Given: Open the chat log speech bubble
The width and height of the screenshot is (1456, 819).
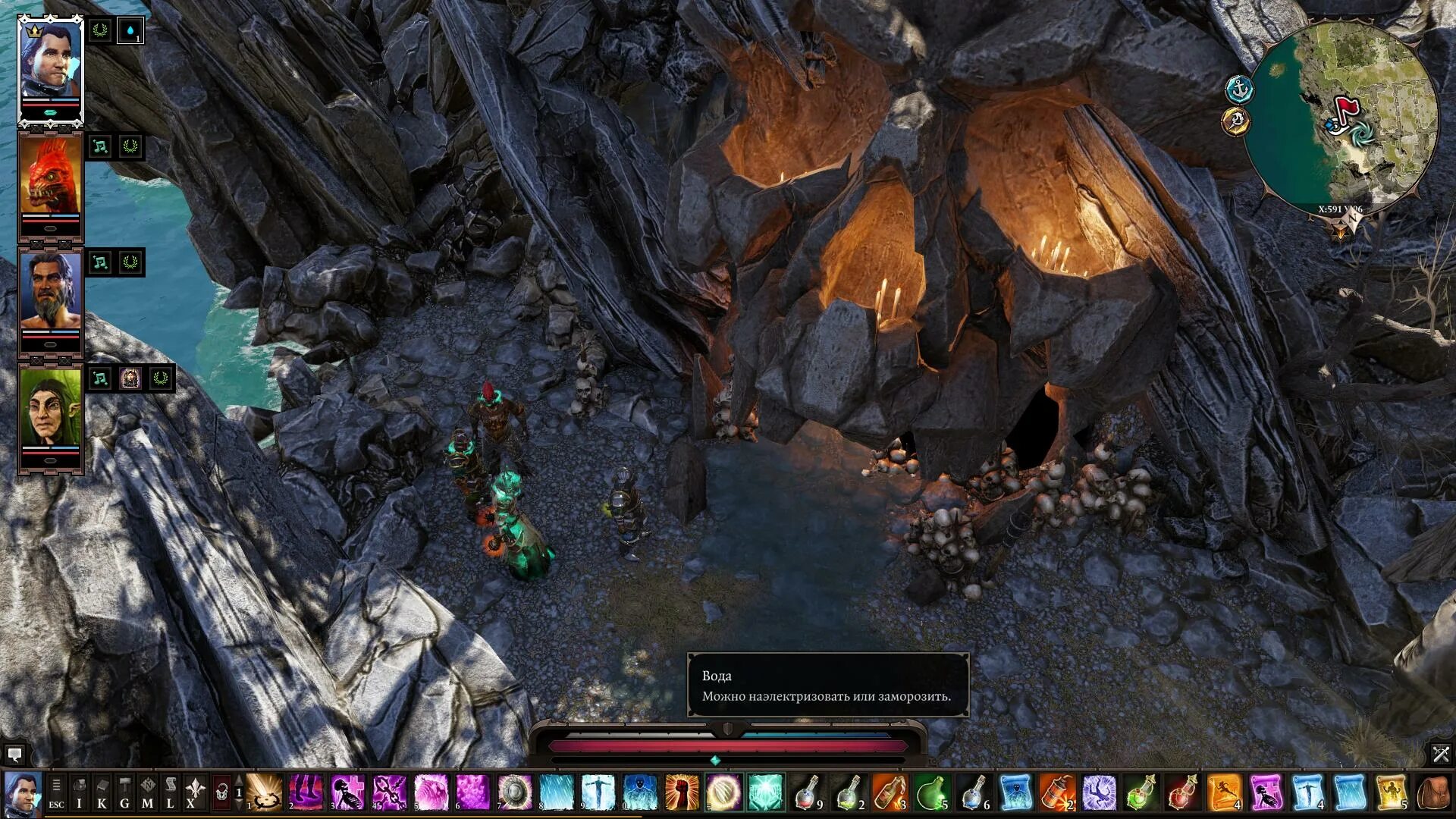Looking at the screenshot, I should [x=14, y=755].
